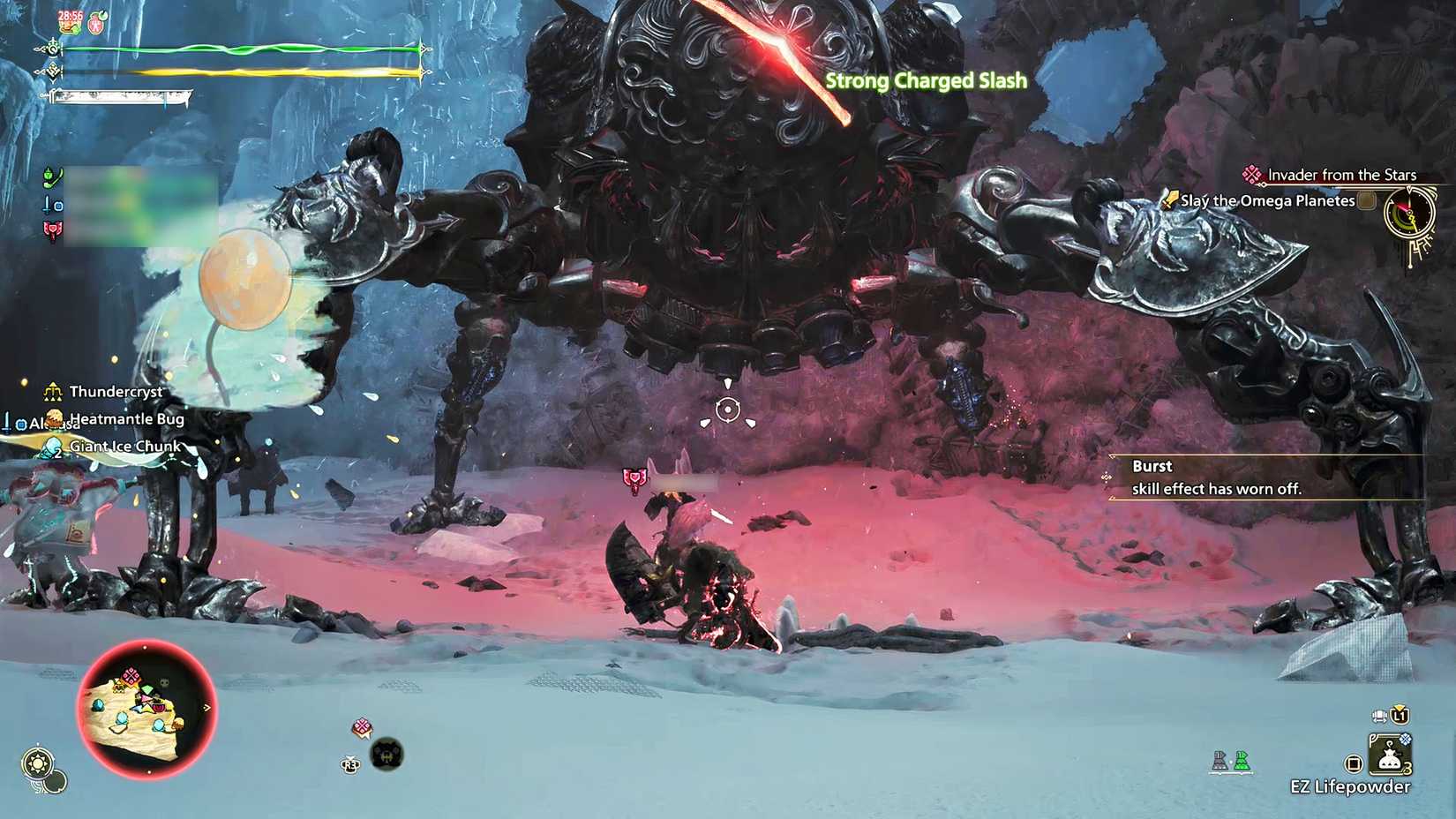Select the Slay the Omega Planetes objective

point(1268,201)
